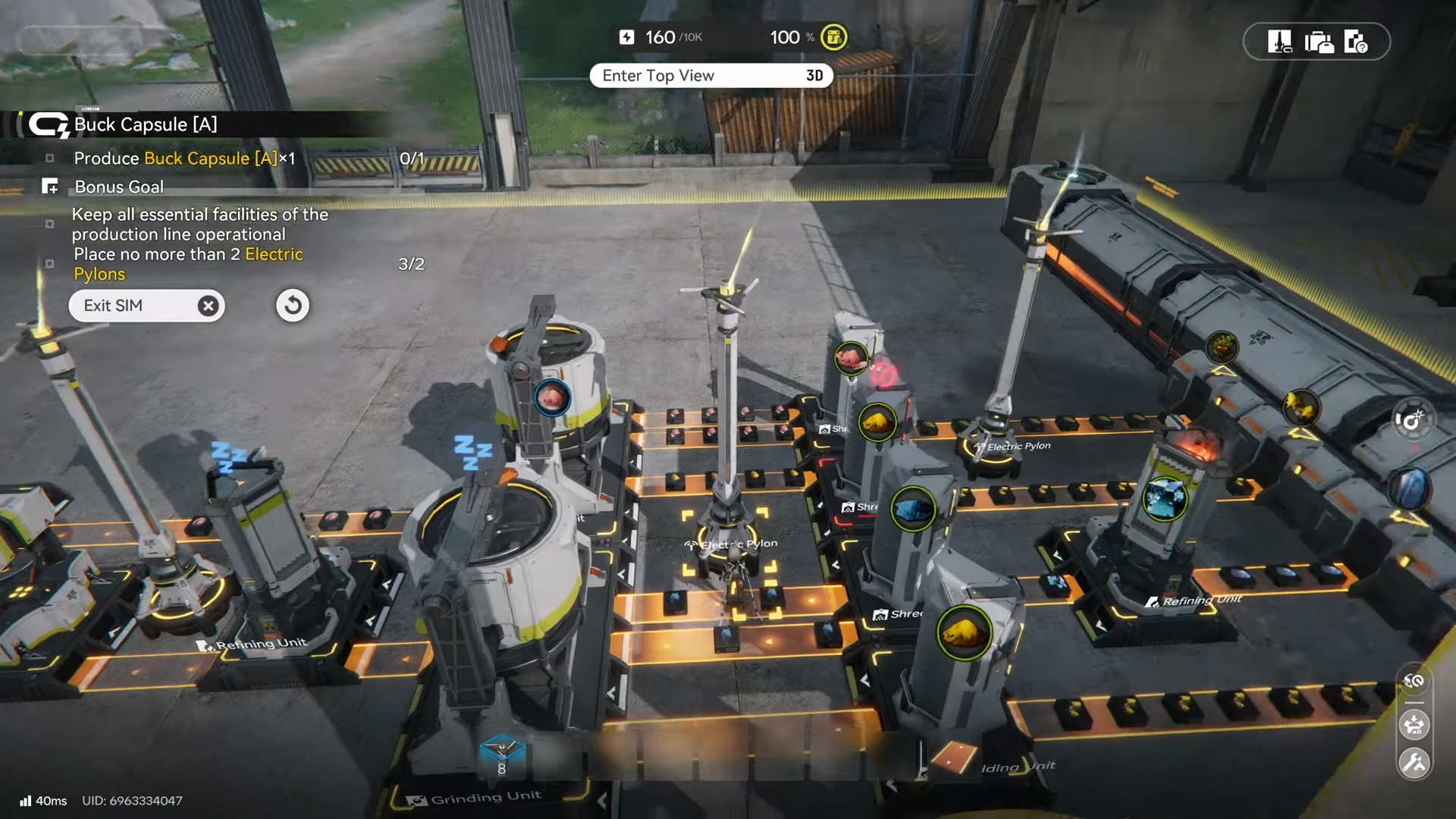Click the wrench build tools button
Screen dimensions: 1456x819
(x=1414, y=763)
